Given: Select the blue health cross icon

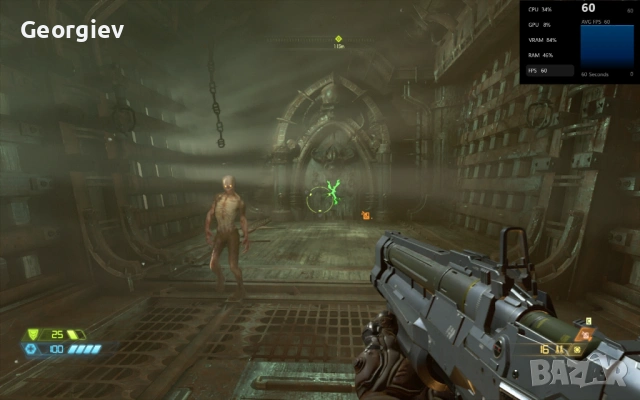Looking at the screenshot, I should [x=32, y=349].
